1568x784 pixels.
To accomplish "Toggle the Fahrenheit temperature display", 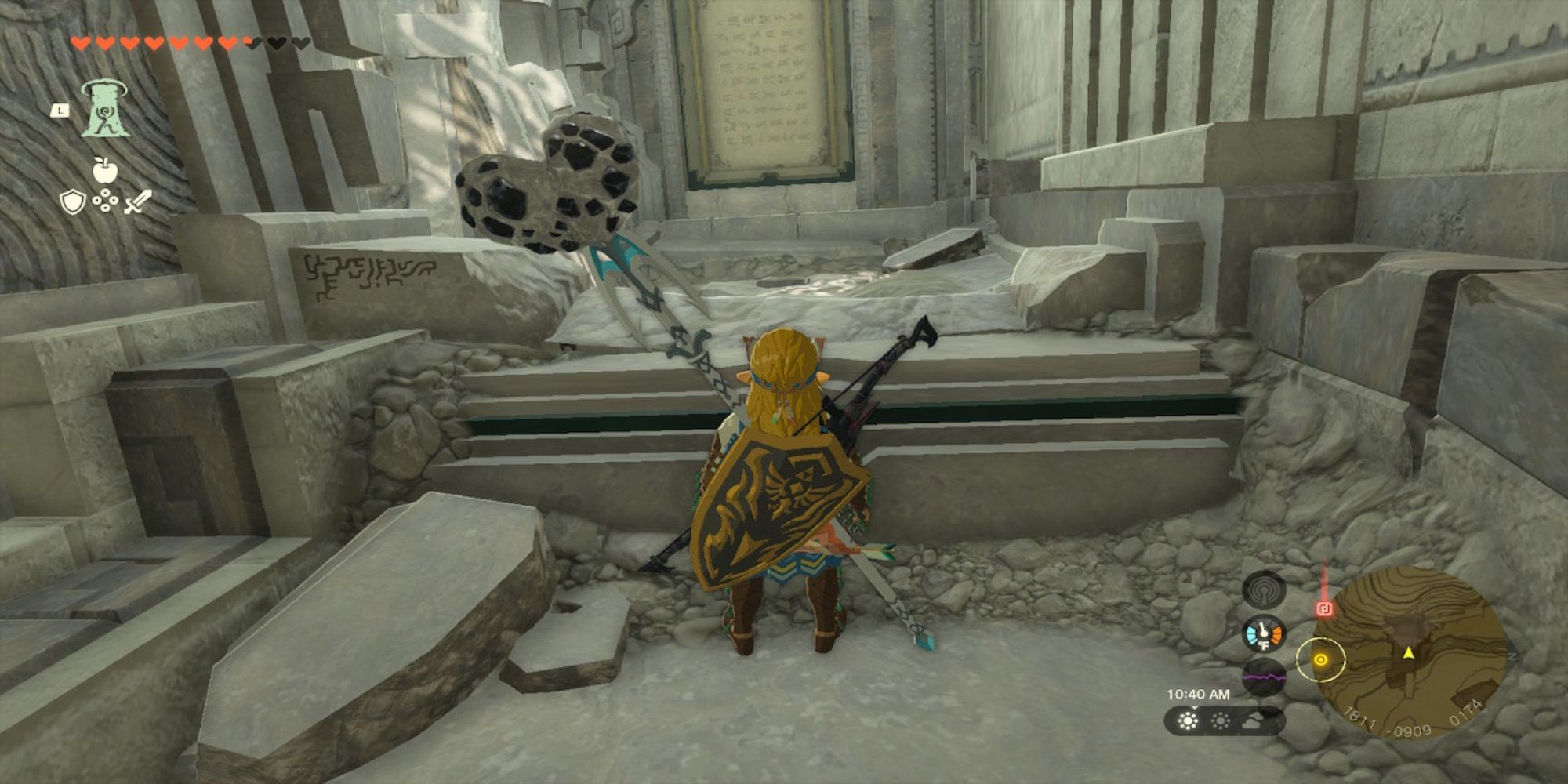I will 1265,645.
